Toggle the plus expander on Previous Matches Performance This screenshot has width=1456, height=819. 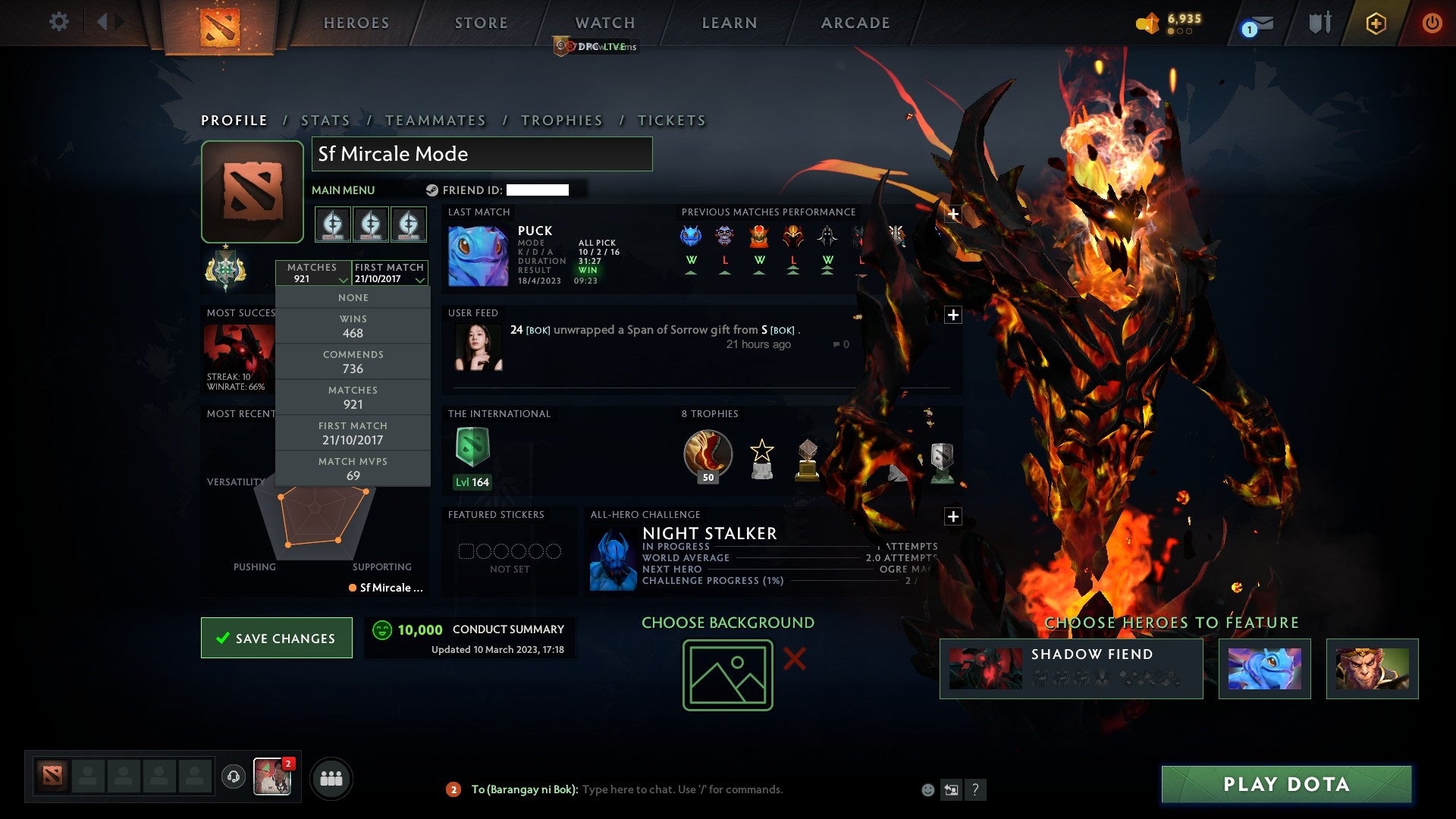[952, 215]
